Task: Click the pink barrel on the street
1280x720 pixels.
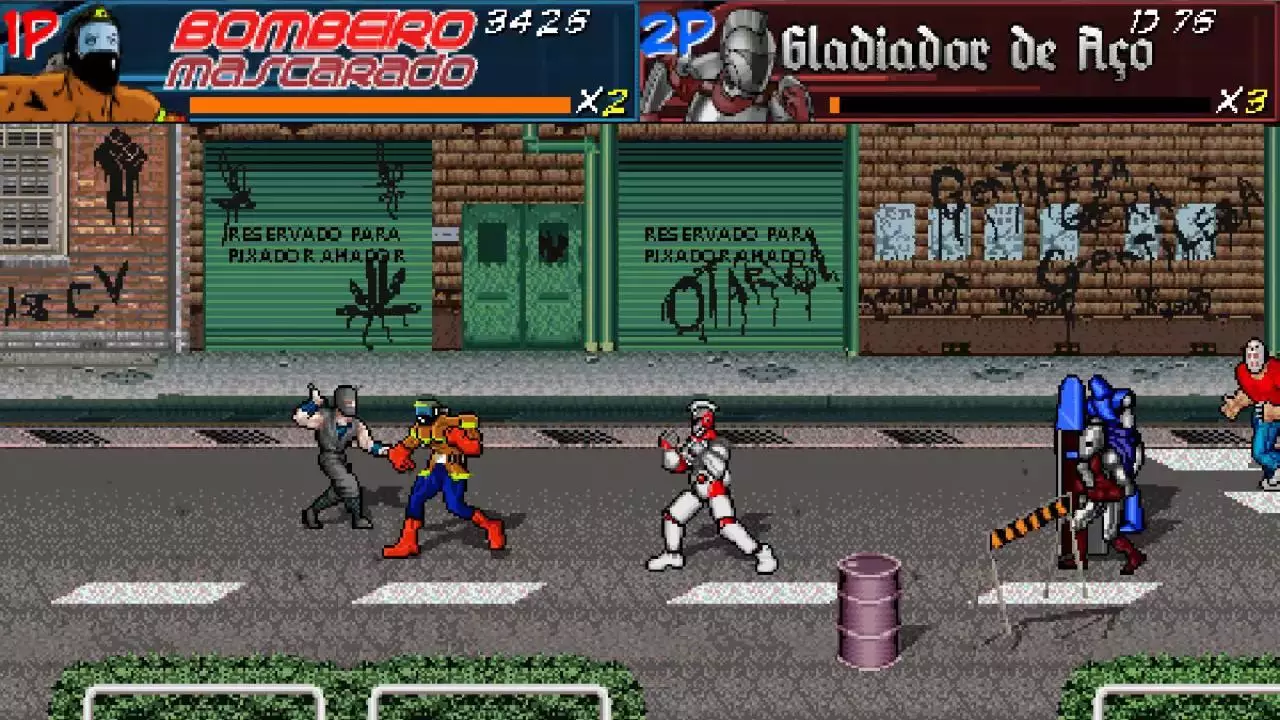Action: [869, 605]
